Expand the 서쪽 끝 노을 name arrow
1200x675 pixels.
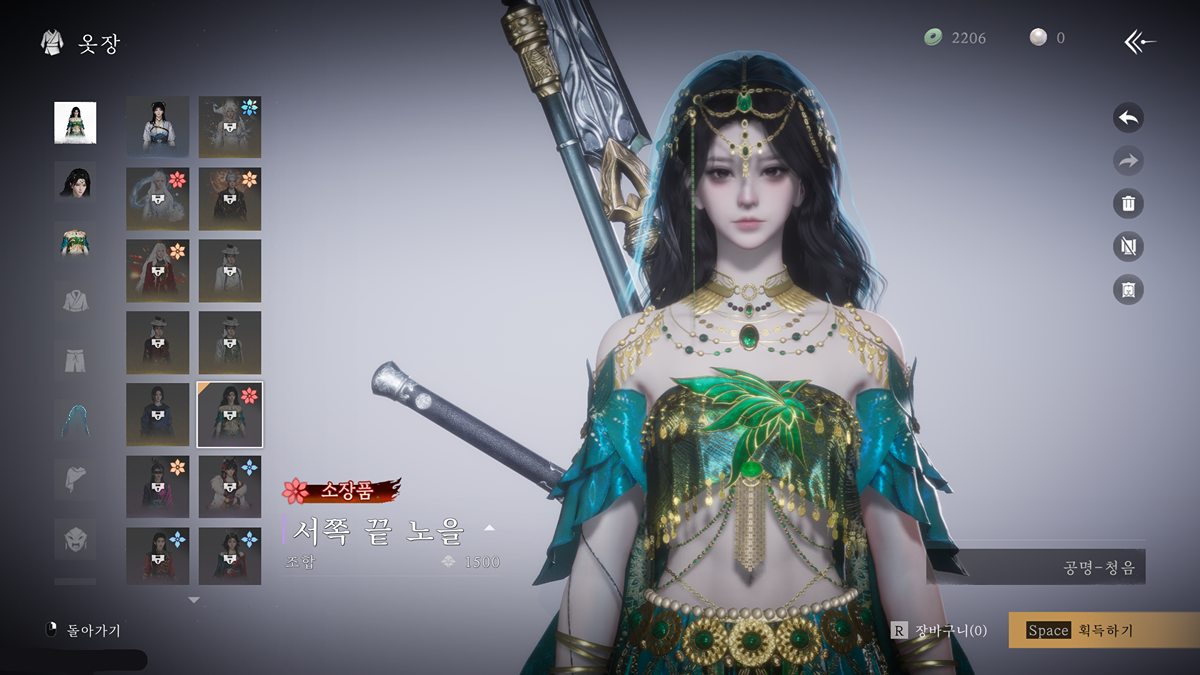(x=489, y=527)
